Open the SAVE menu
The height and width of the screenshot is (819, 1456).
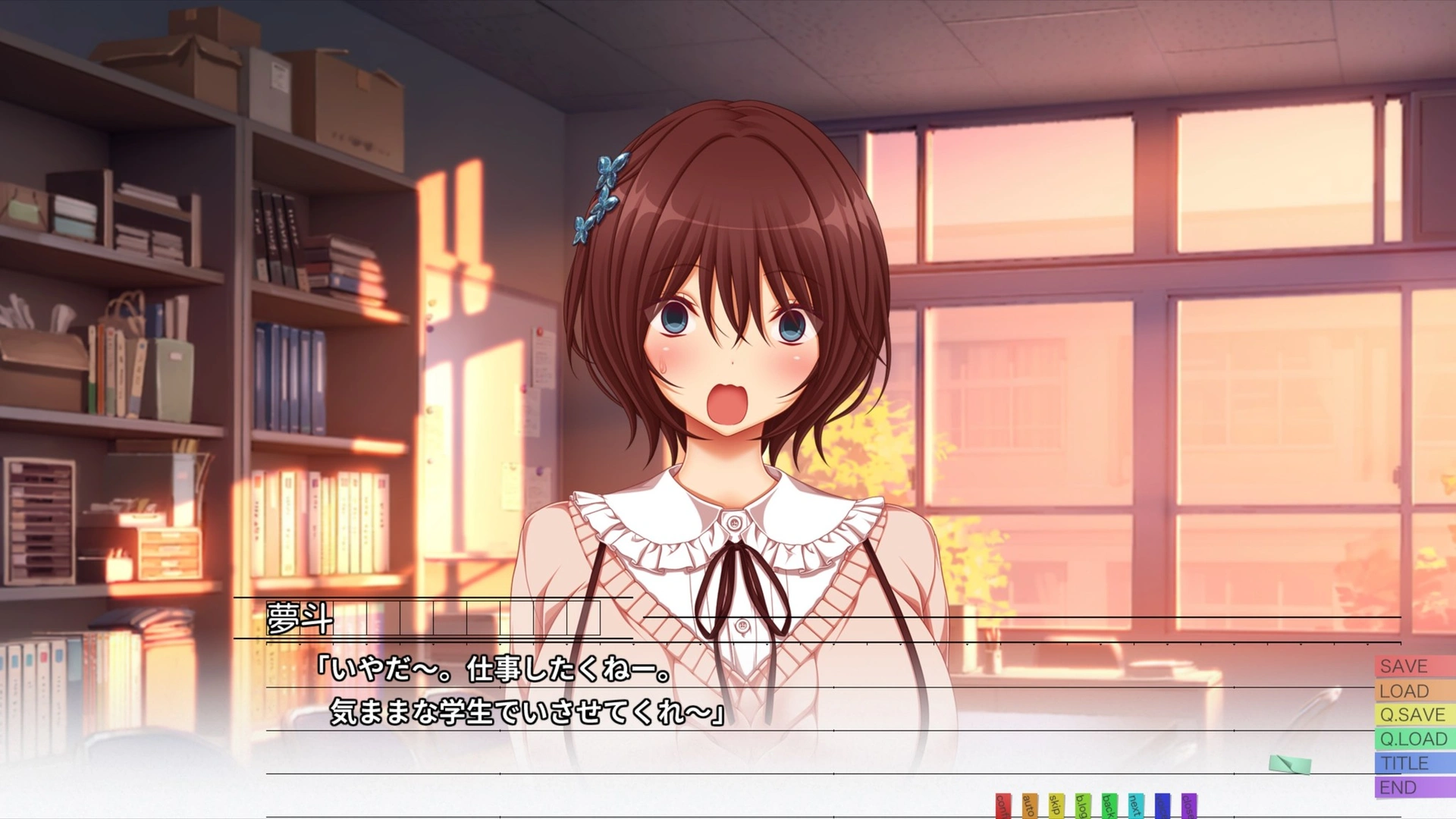(x=1412, y=667)
